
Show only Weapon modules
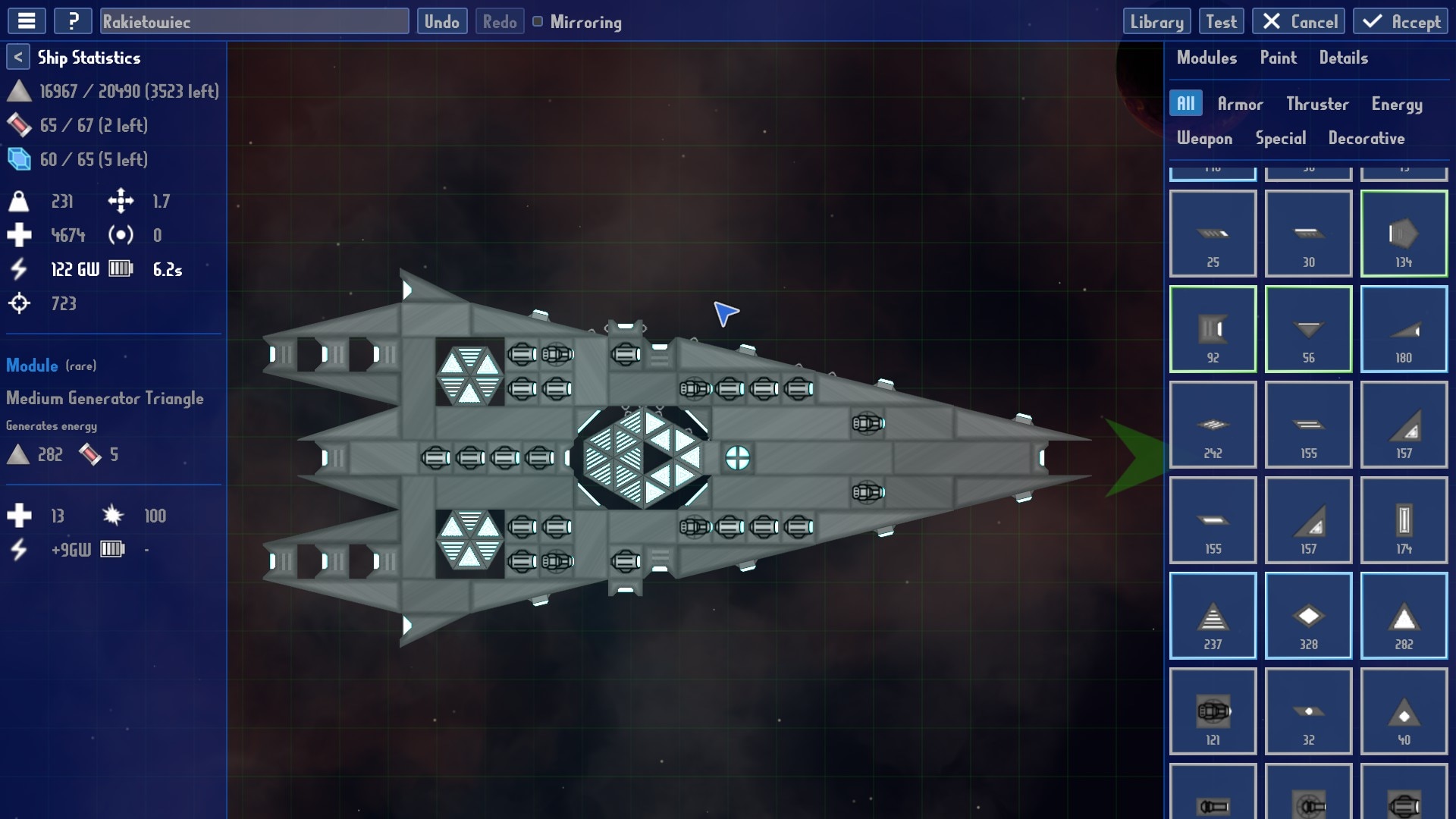(x=1204, y=138)
